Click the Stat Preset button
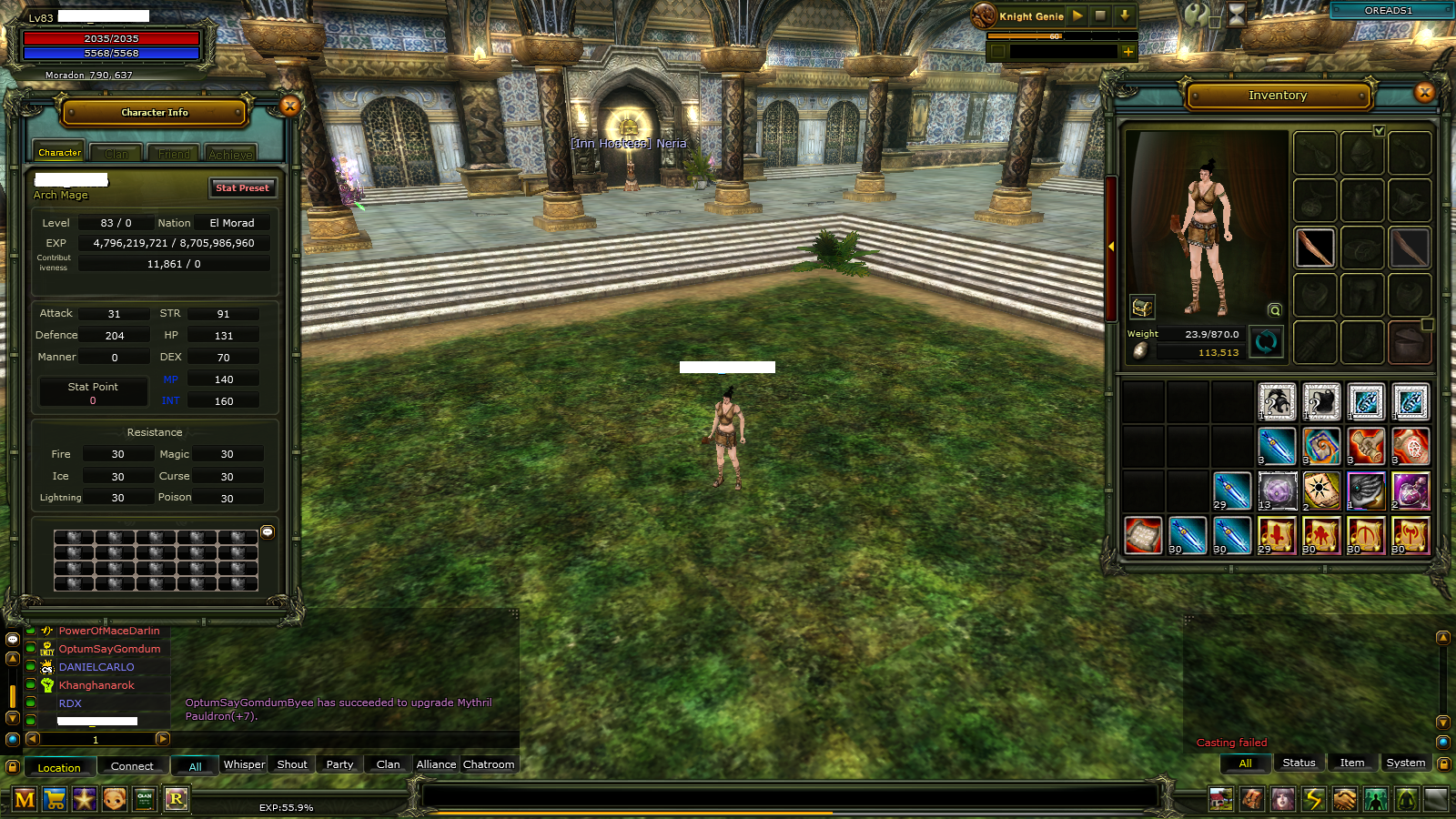 tap(242, 188)
